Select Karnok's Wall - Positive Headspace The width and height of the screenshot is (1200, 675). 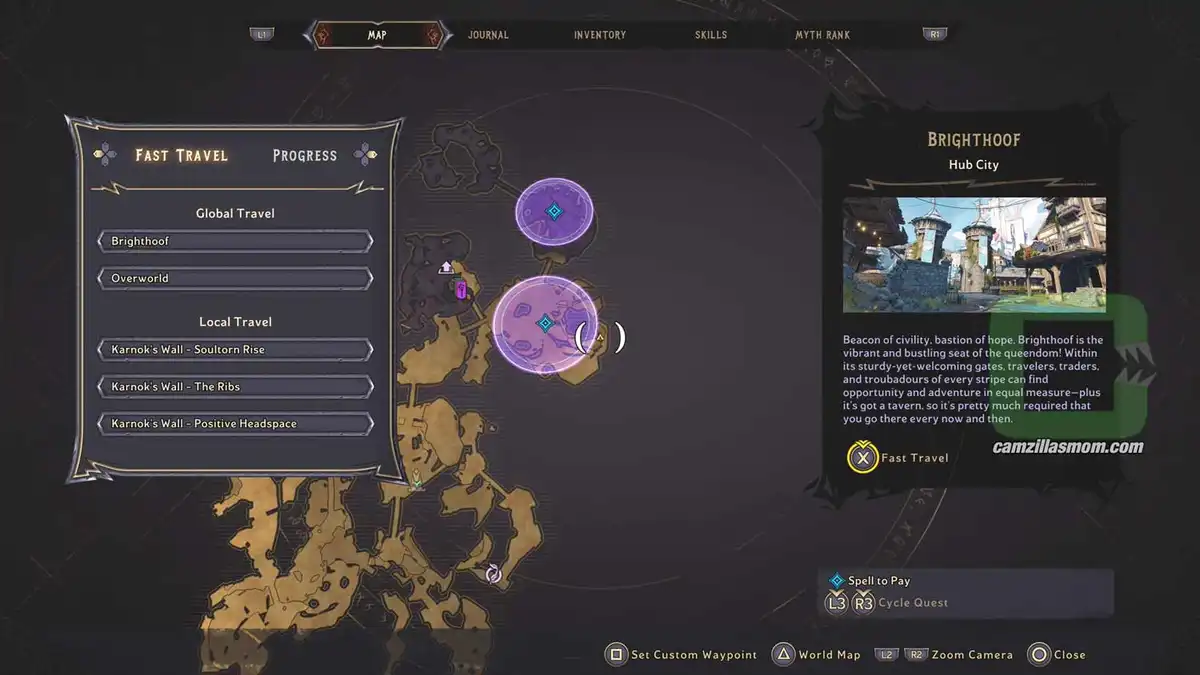pos(236,424)
